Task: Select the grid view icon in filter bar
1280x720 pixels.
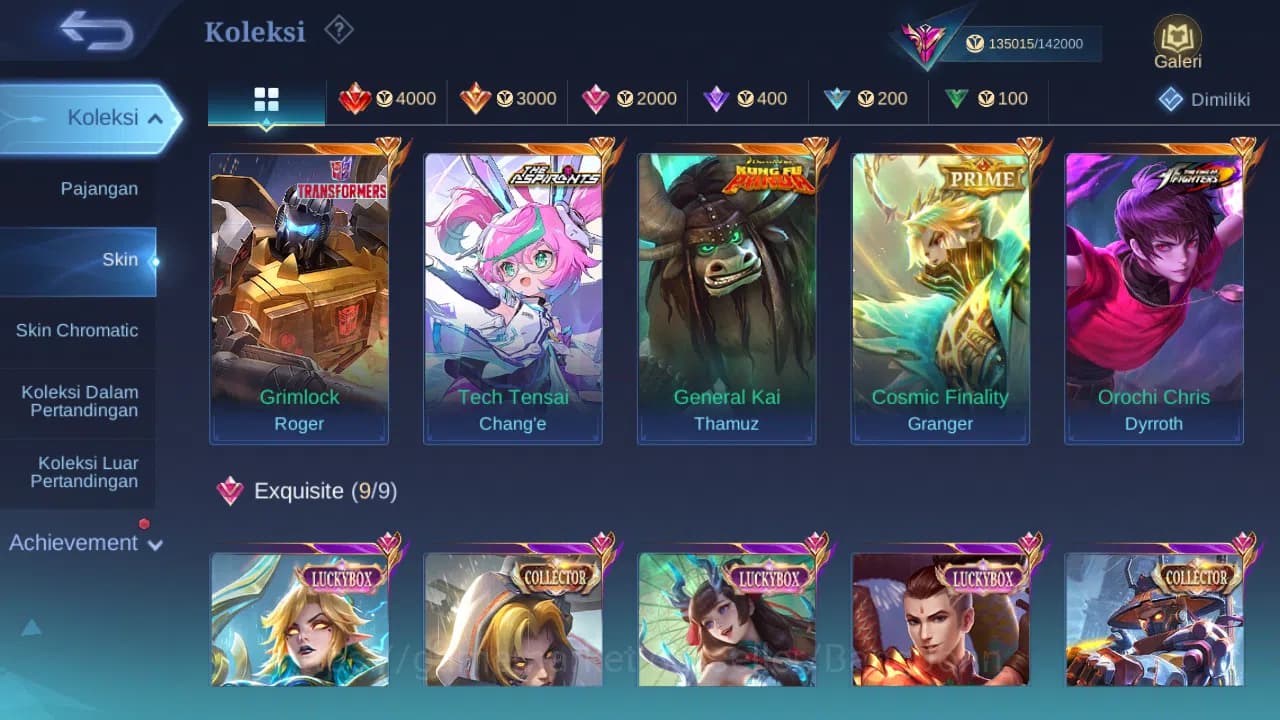Action: pyautogui.click(x=265, y=99)
